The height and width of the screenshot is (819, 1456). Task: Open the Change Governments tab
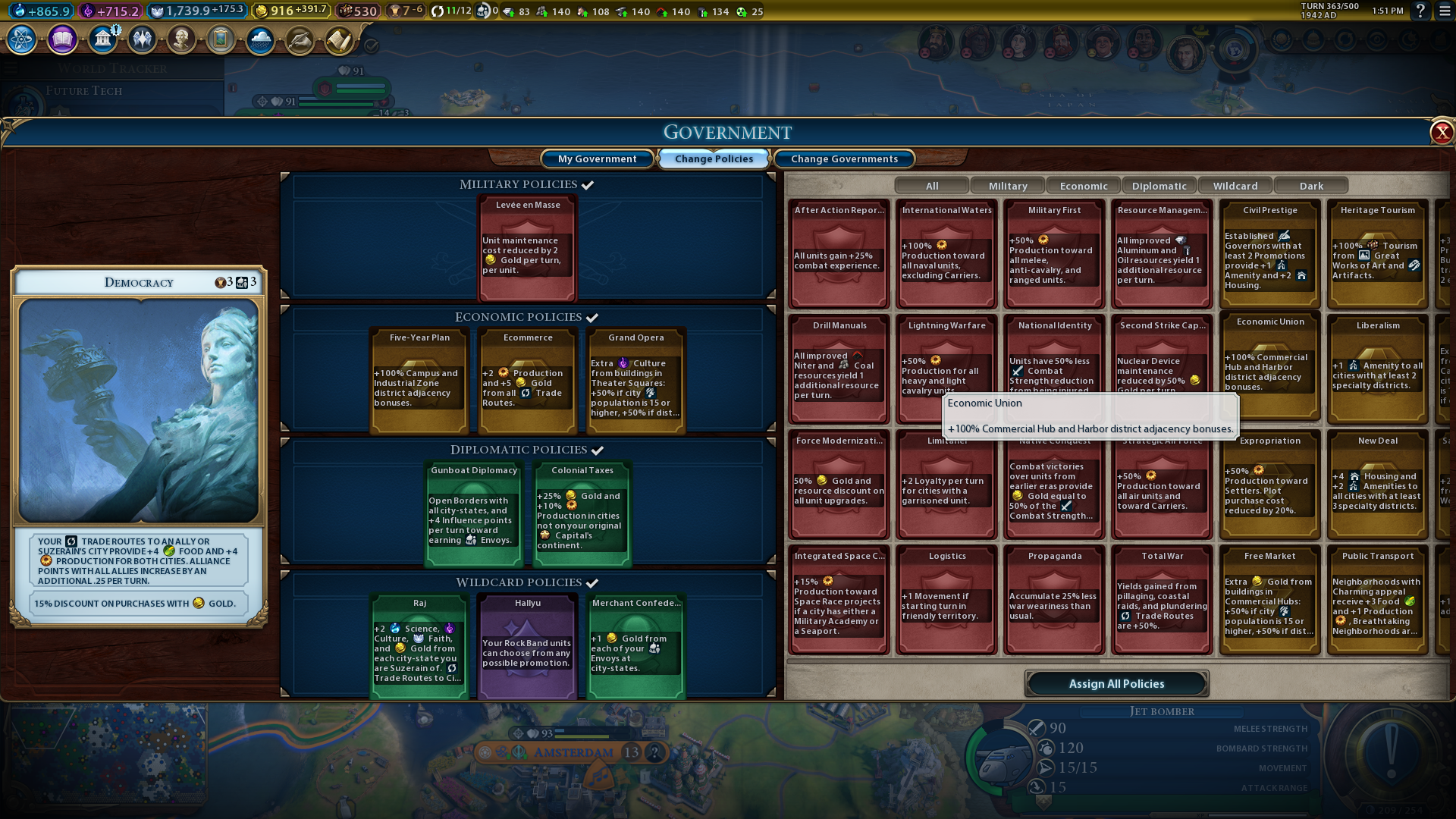click(x=844, y=158)
